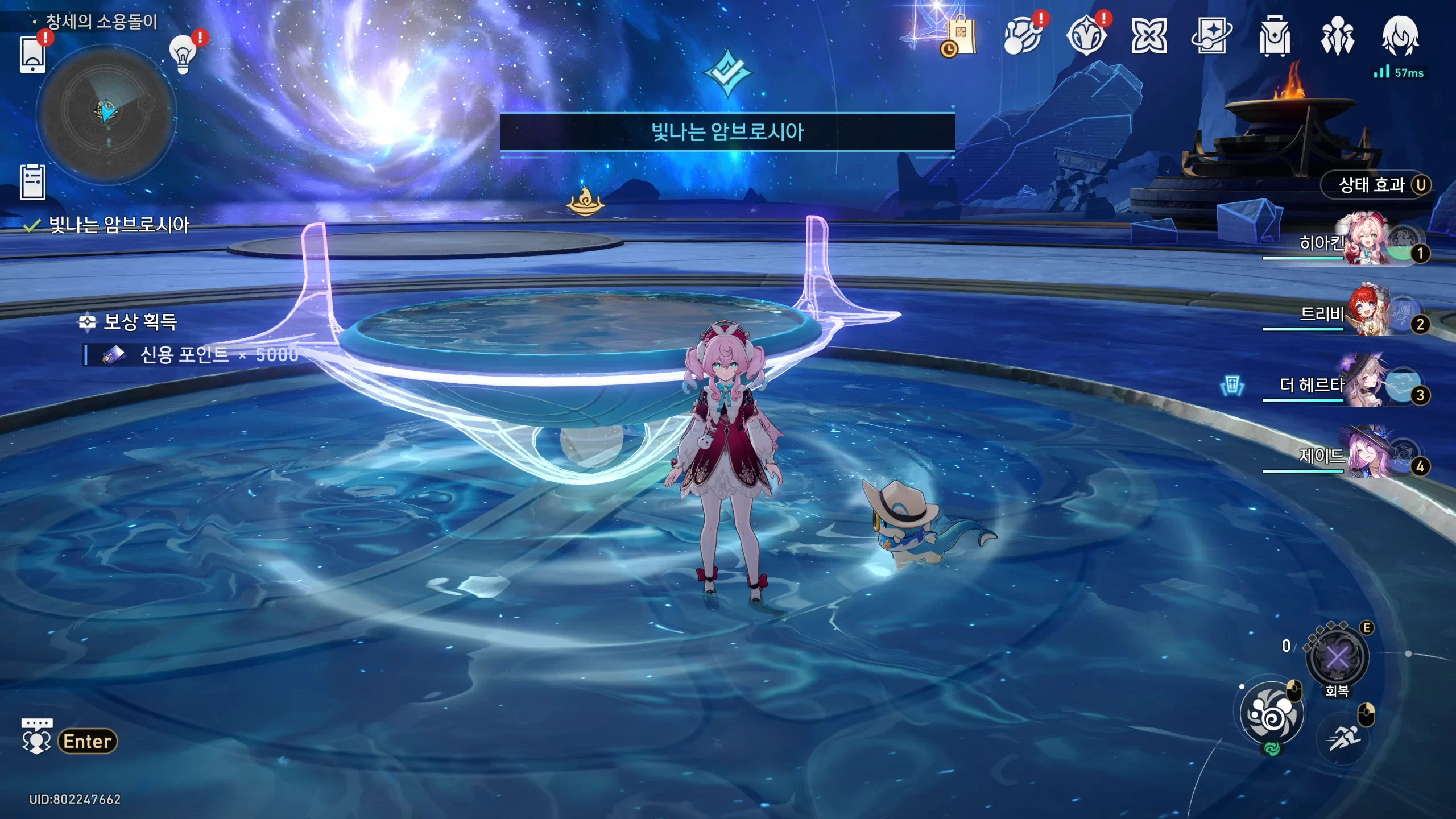Open the lightbulb tutorial tips icon
Image resolution: width=1456 pixels, height=819 pixels.
tap(183, 54)
